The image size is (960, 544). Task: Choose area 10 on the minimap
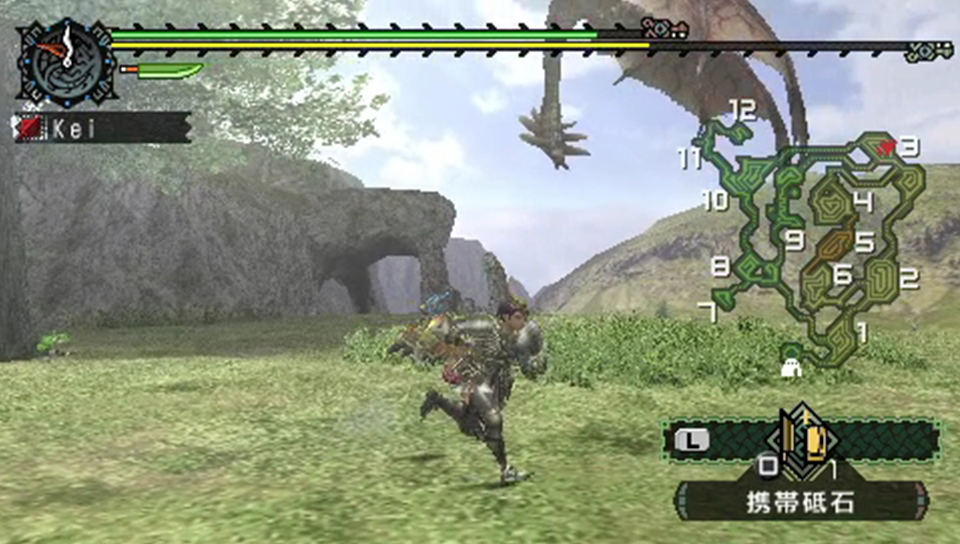pos(714,200)
